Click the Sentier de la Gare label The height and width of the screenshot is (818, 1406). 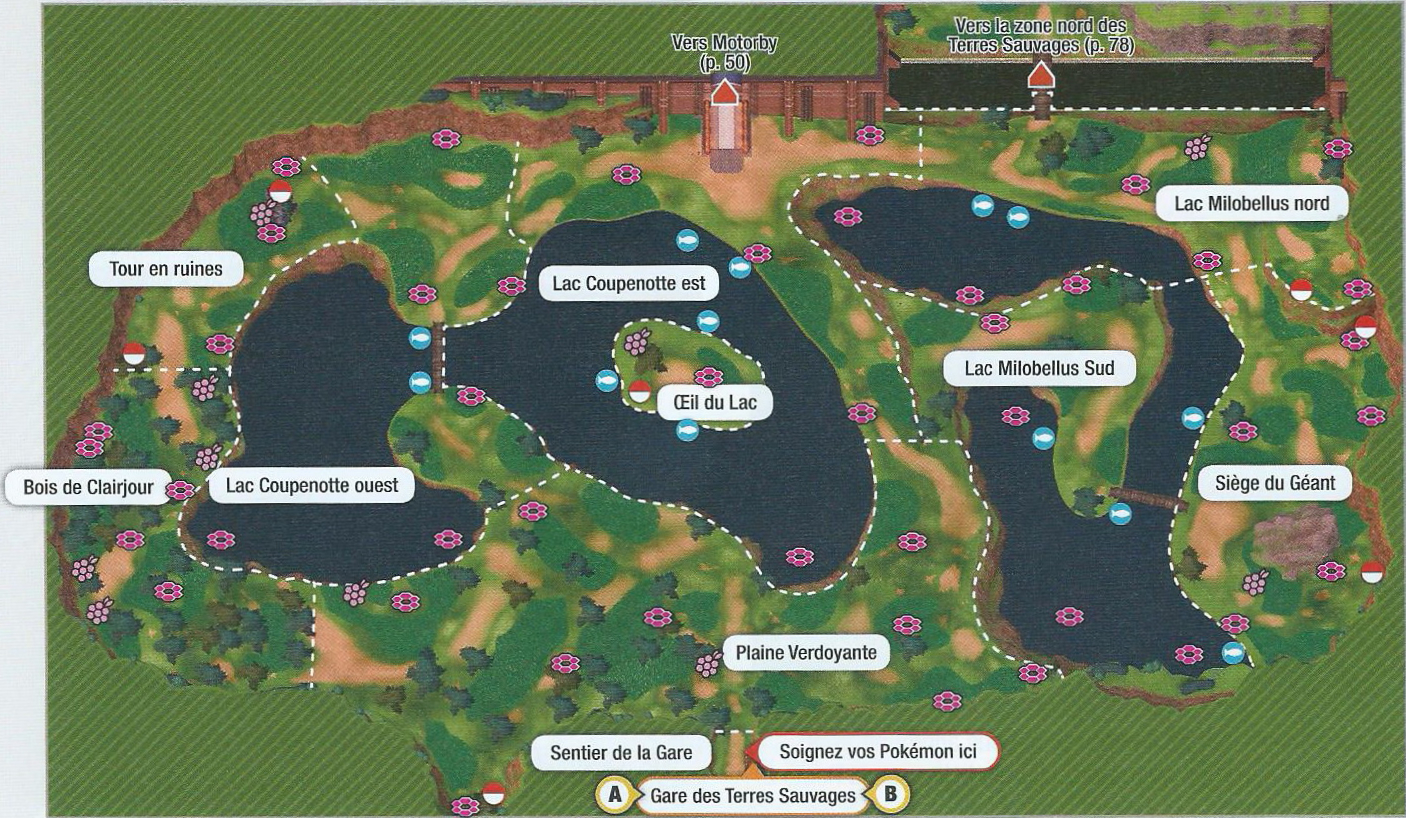point(621,752)
